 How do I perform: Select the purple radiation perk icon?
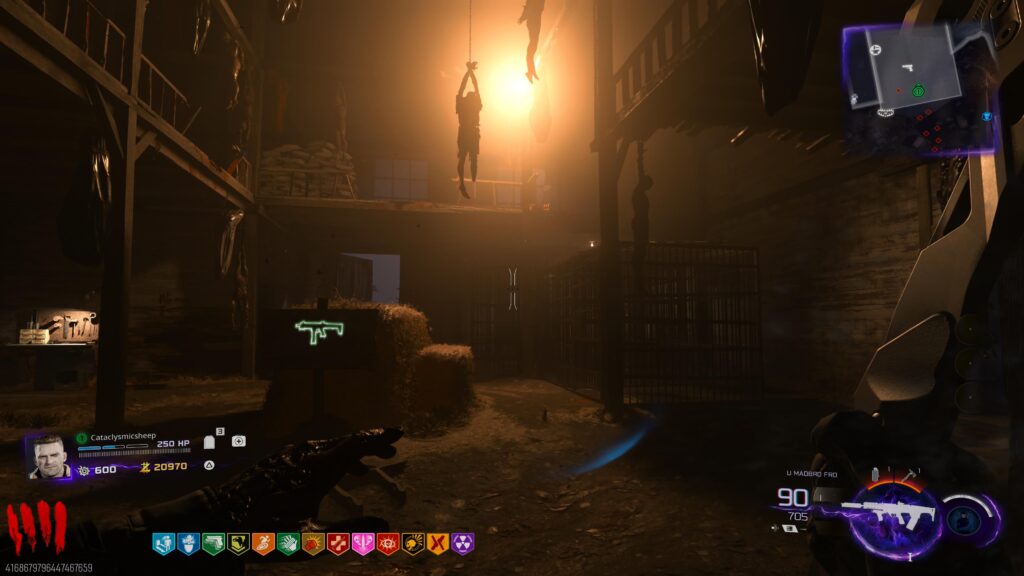point(463,543)
